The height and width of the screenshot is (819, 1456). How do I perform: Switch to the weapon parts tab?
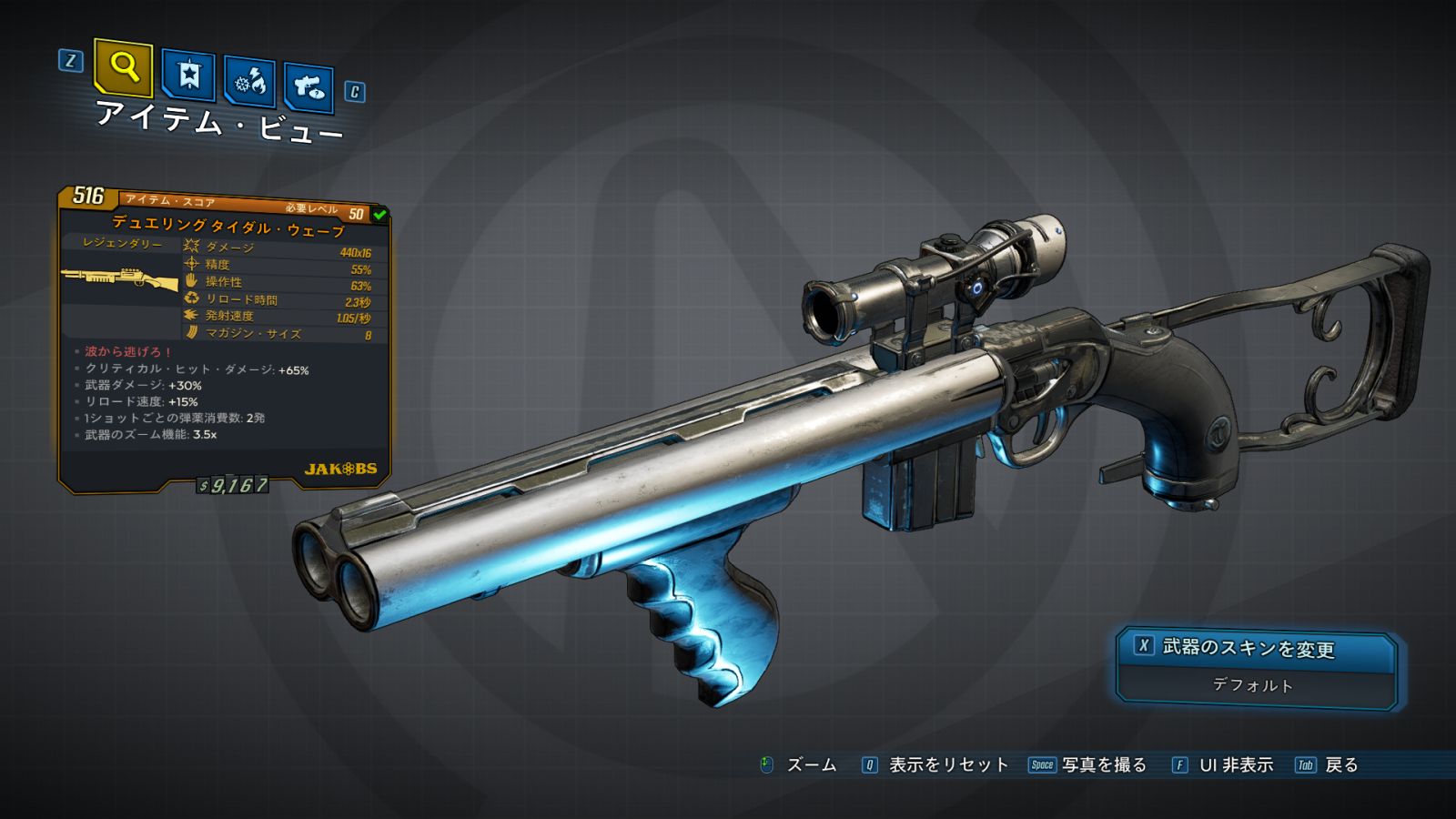[308, 87]
